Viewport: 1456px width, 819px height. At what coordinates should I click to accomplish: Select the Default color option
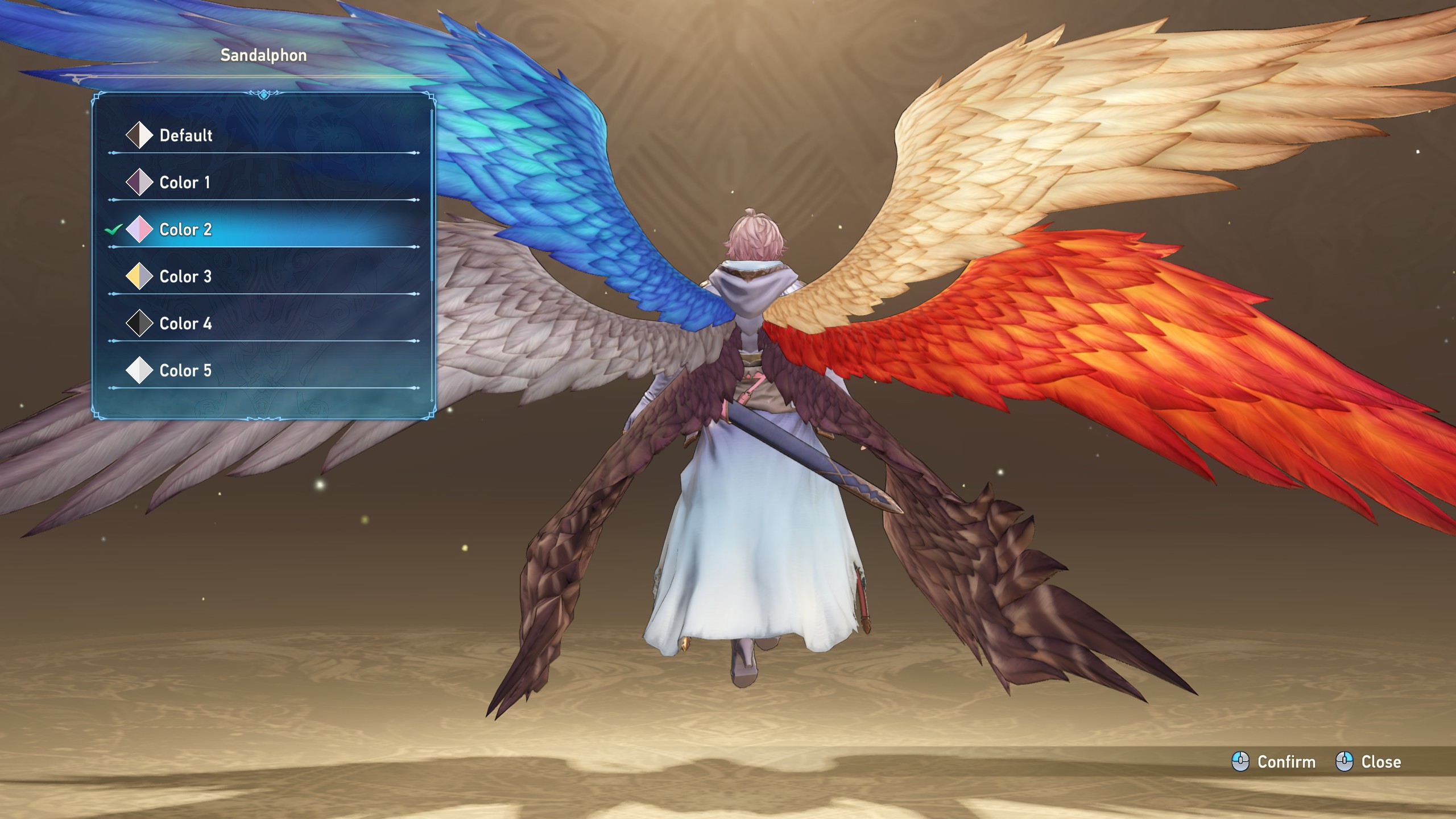point(185,135)
